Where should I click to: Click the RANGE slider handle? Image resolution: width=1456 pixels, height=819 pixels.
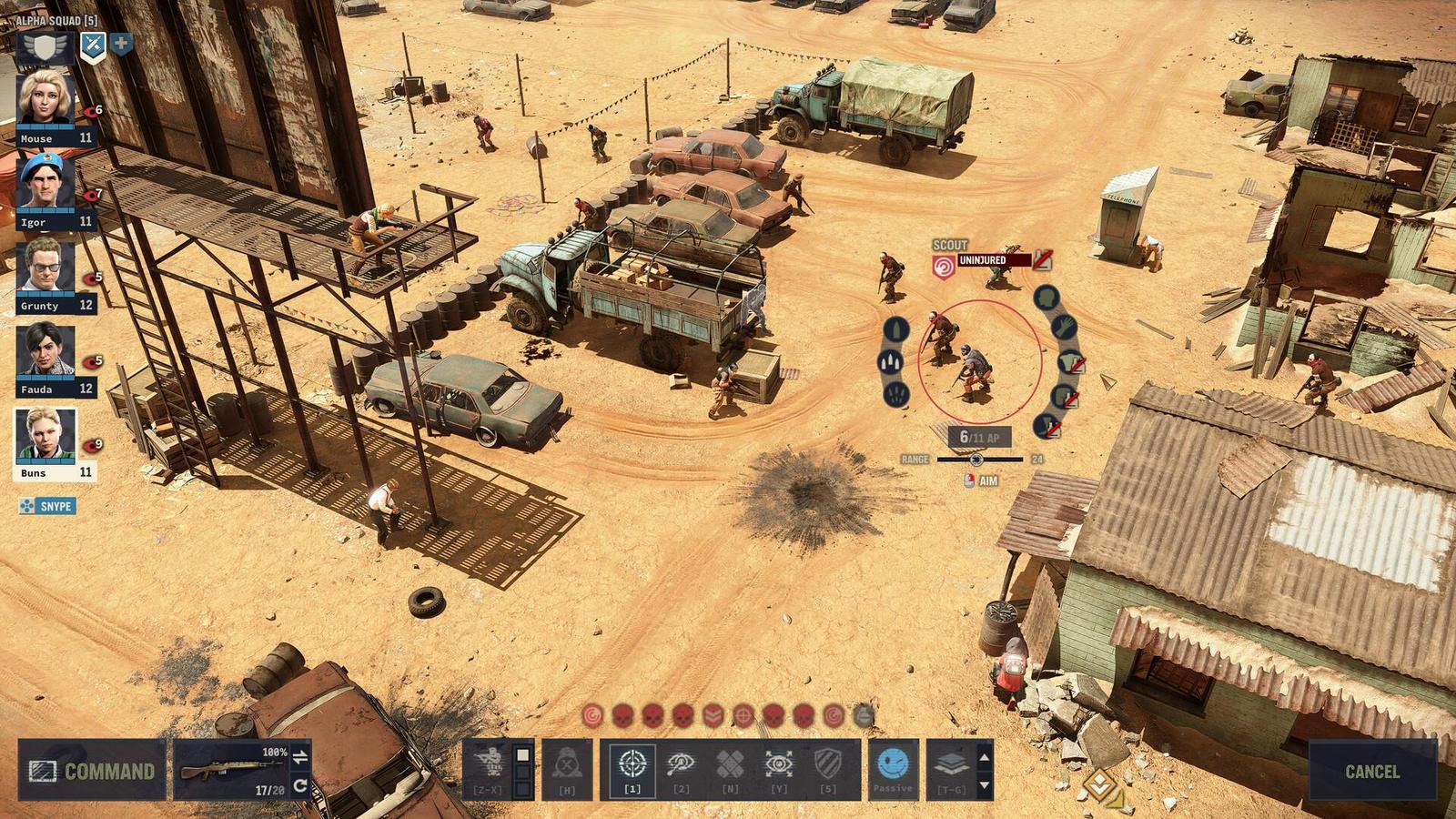coord(977,460)
